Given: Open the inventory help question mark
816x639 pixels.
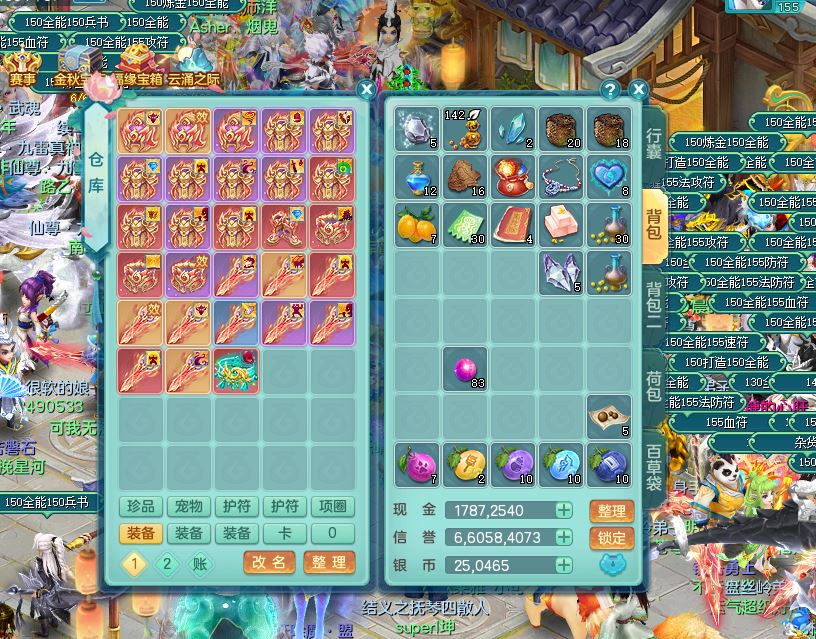Looking at the screenshot, I should (610, 89).
